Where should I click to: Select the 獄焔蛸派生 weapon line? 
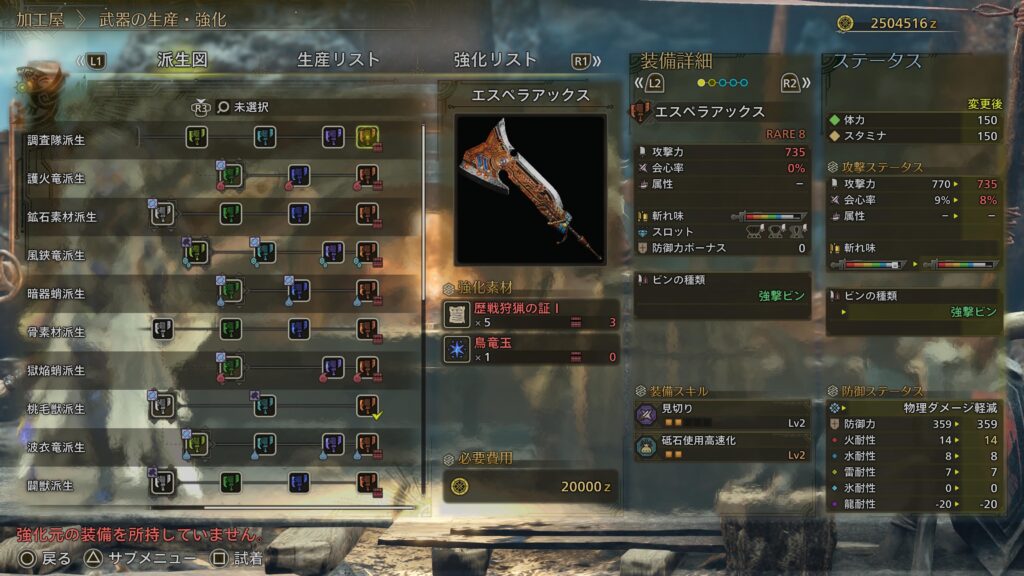[x=56, y=371]
